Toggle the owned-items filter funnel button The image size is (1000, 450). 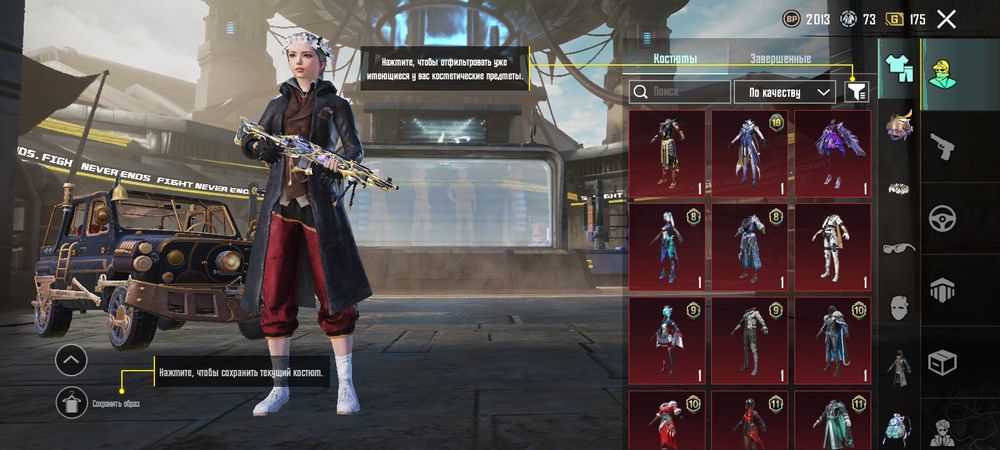tap(857, 92)
